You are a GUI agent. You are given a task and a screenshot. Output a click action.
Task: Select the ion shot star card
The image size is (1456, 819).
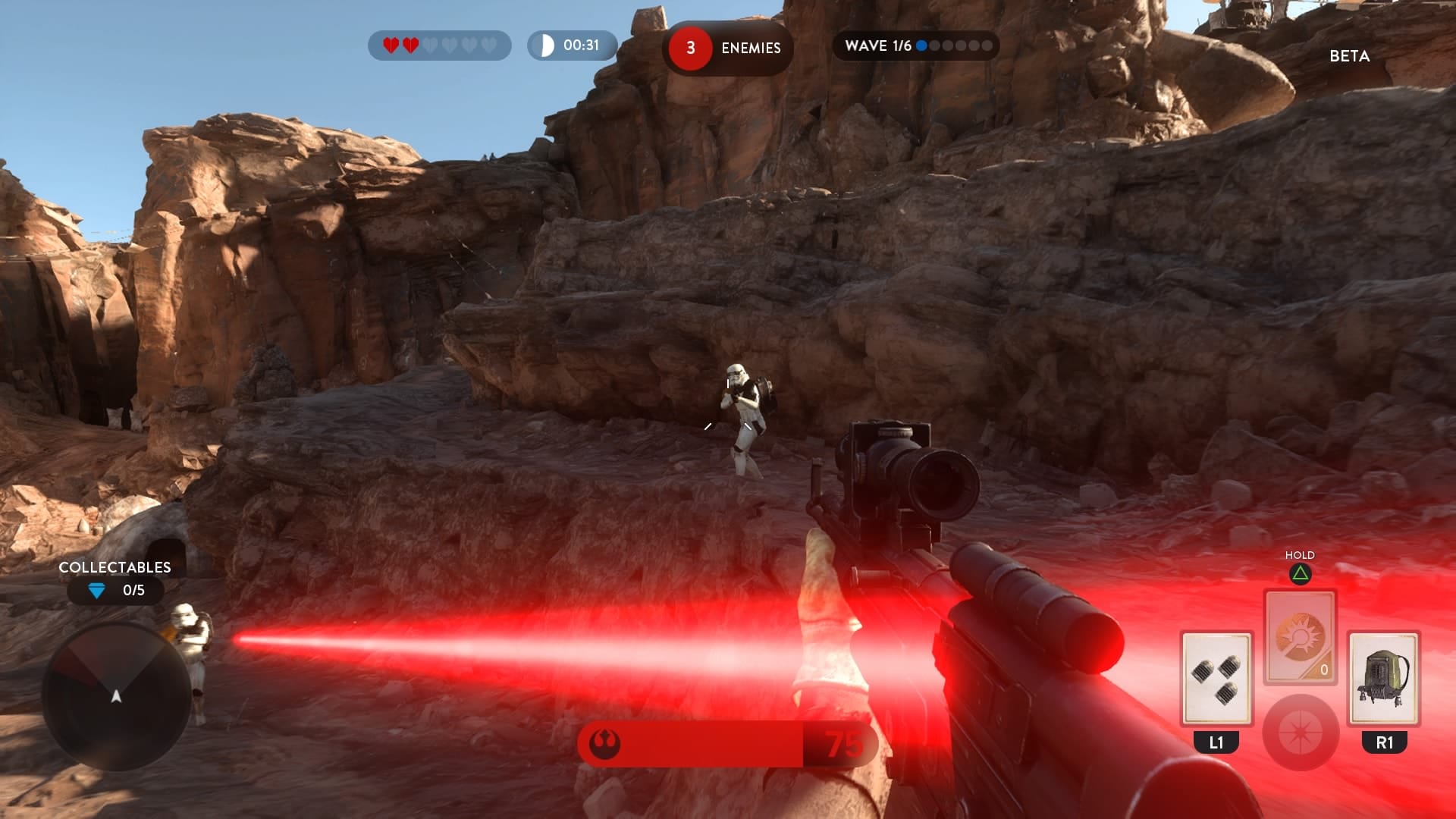[x=1216, y=677]
